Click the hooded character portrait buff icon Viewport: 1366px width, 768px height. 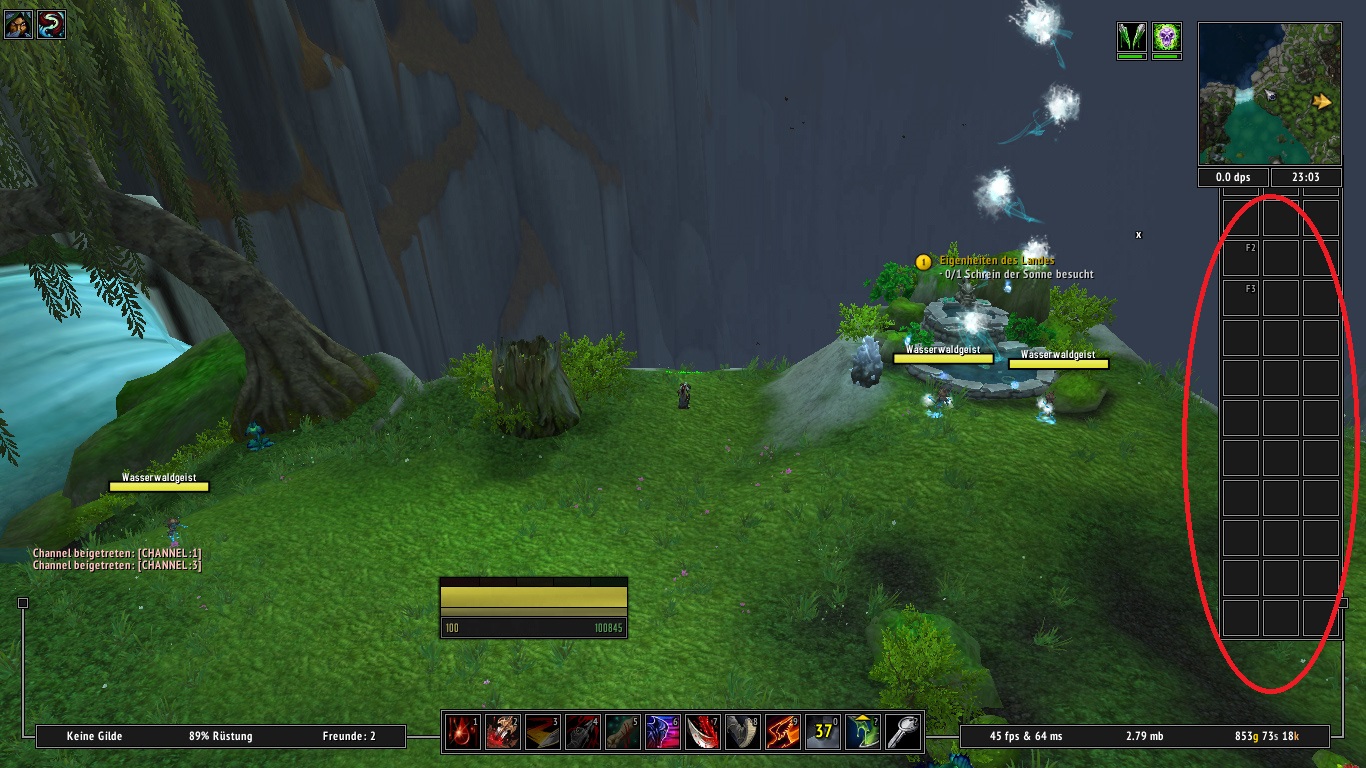(19, 24)
